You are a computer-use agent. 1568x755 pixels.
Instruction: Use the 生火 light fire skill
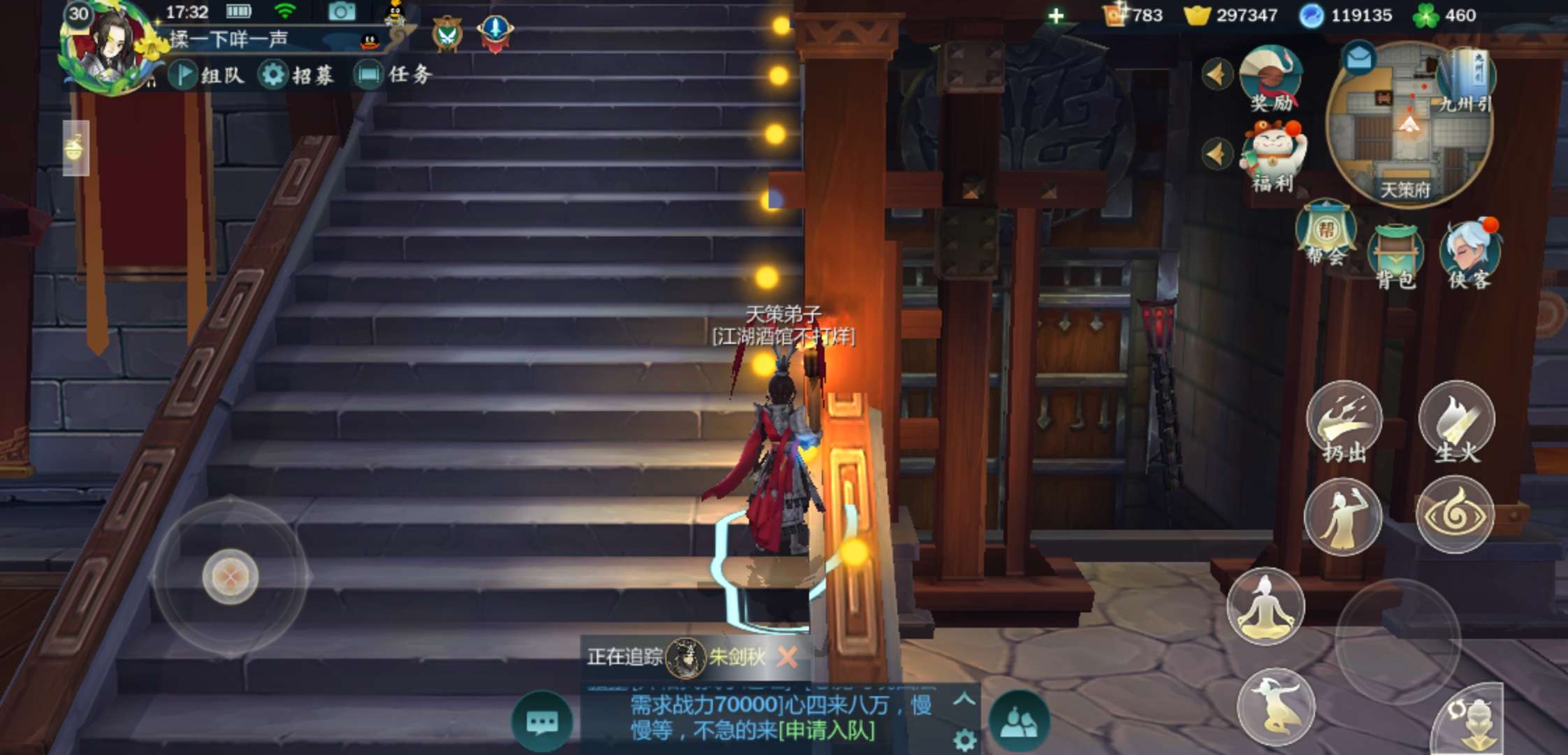coord(1457,421)
